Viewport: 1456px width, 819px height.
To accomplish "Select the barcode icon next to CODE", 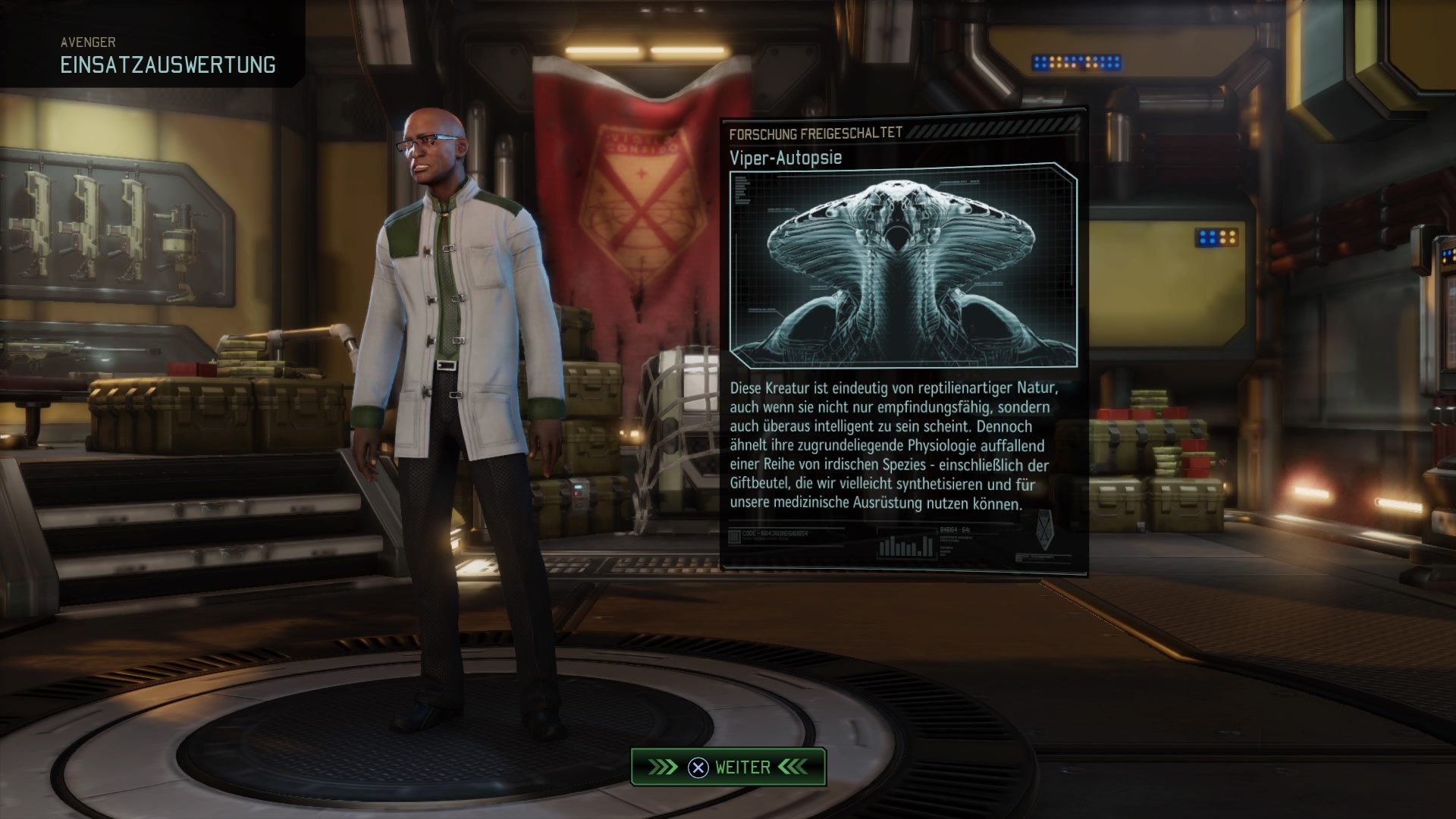I will click(734, 538).
